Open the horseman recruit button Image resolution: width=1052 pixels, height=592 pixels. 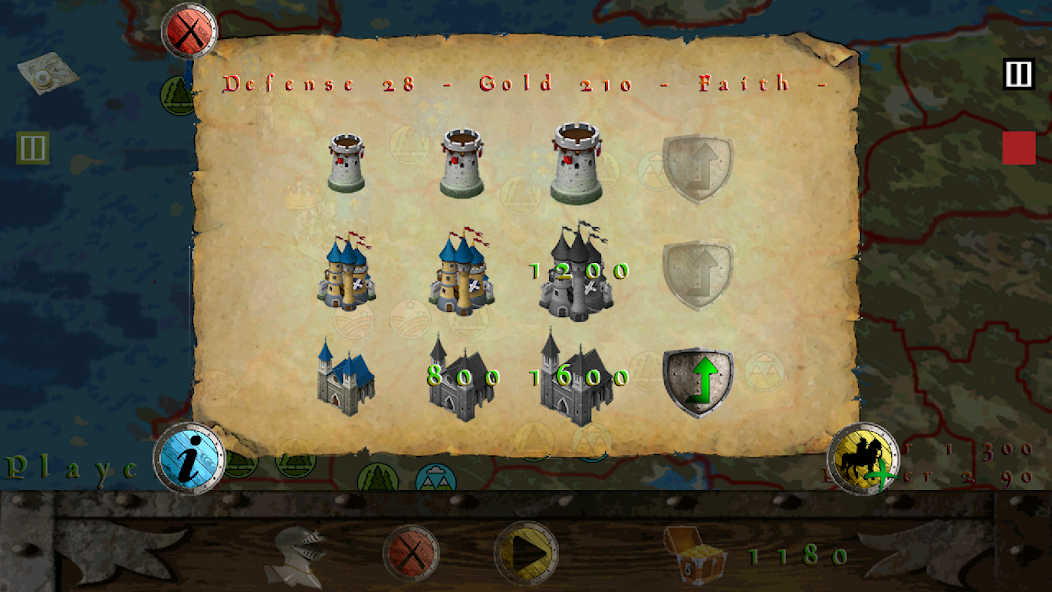[863, 459]
